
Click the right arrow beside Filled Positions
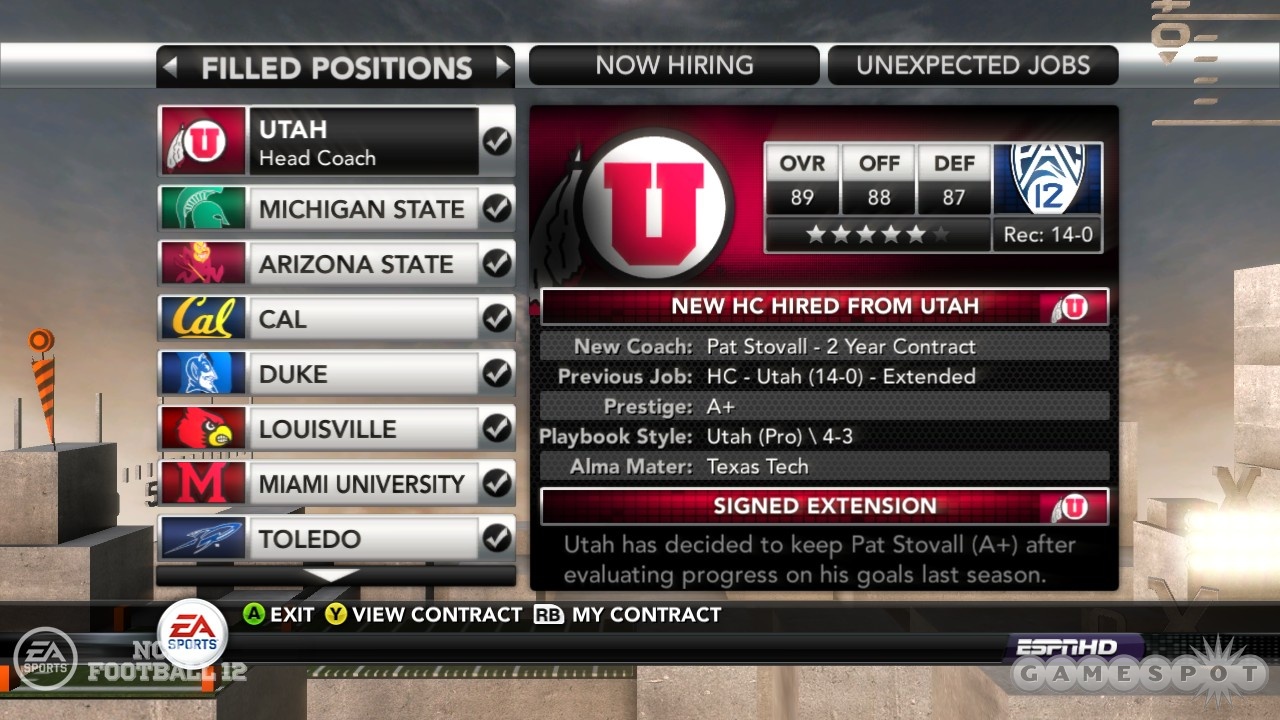pos(502,67)
